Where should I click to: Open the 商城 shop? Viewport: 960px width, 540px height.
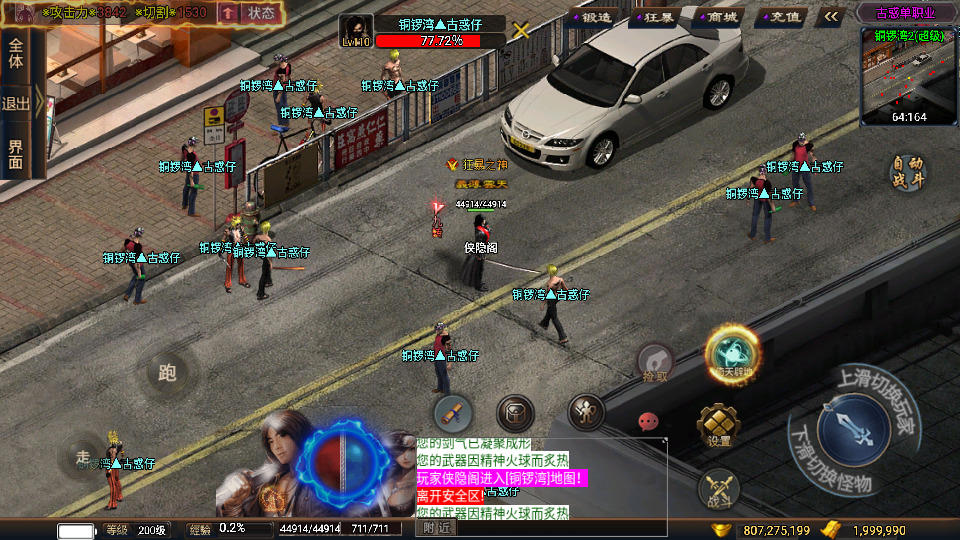[x=717, y=17]
